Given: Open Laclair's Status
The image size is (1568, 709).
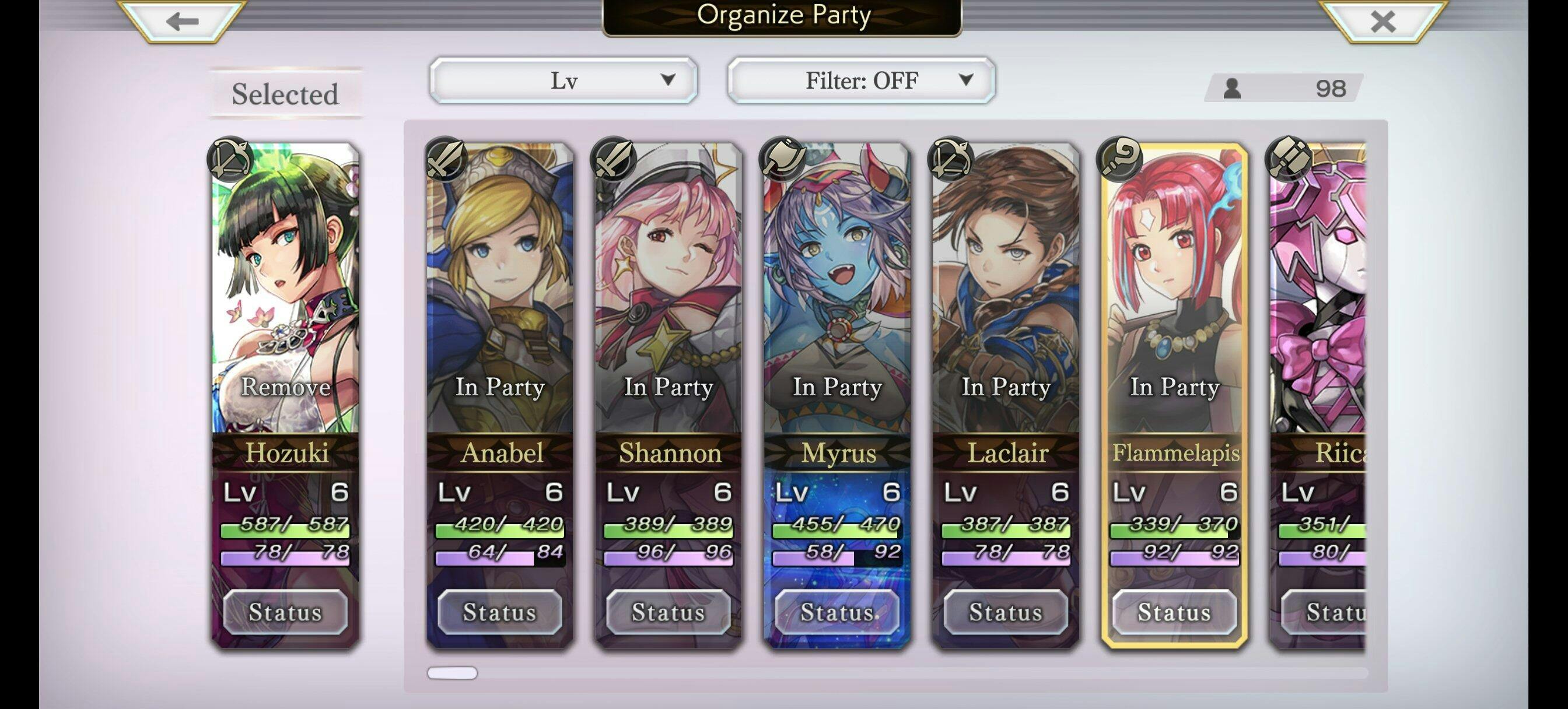Looking at the screenshot, I should click(1006, 612).
